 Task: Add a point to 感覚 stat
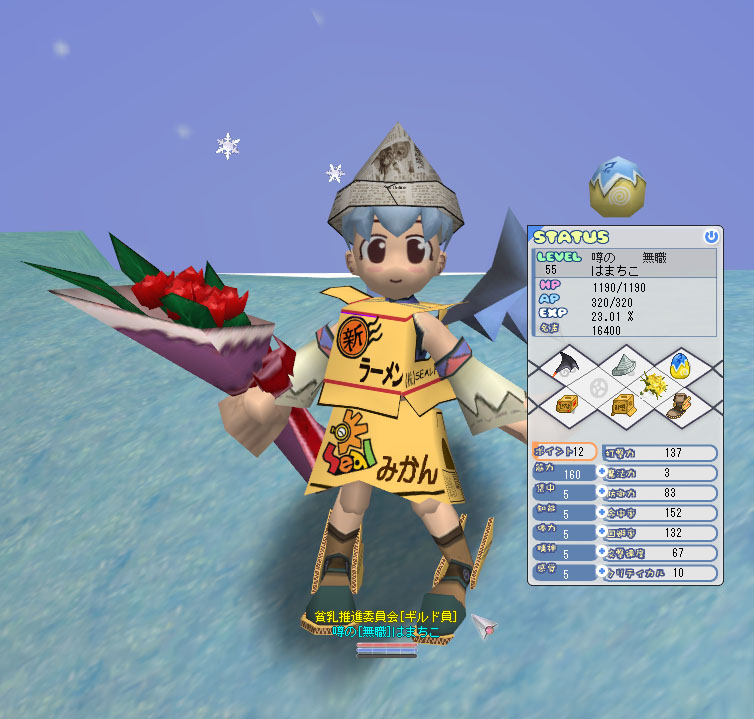click(x=603, y=573)
